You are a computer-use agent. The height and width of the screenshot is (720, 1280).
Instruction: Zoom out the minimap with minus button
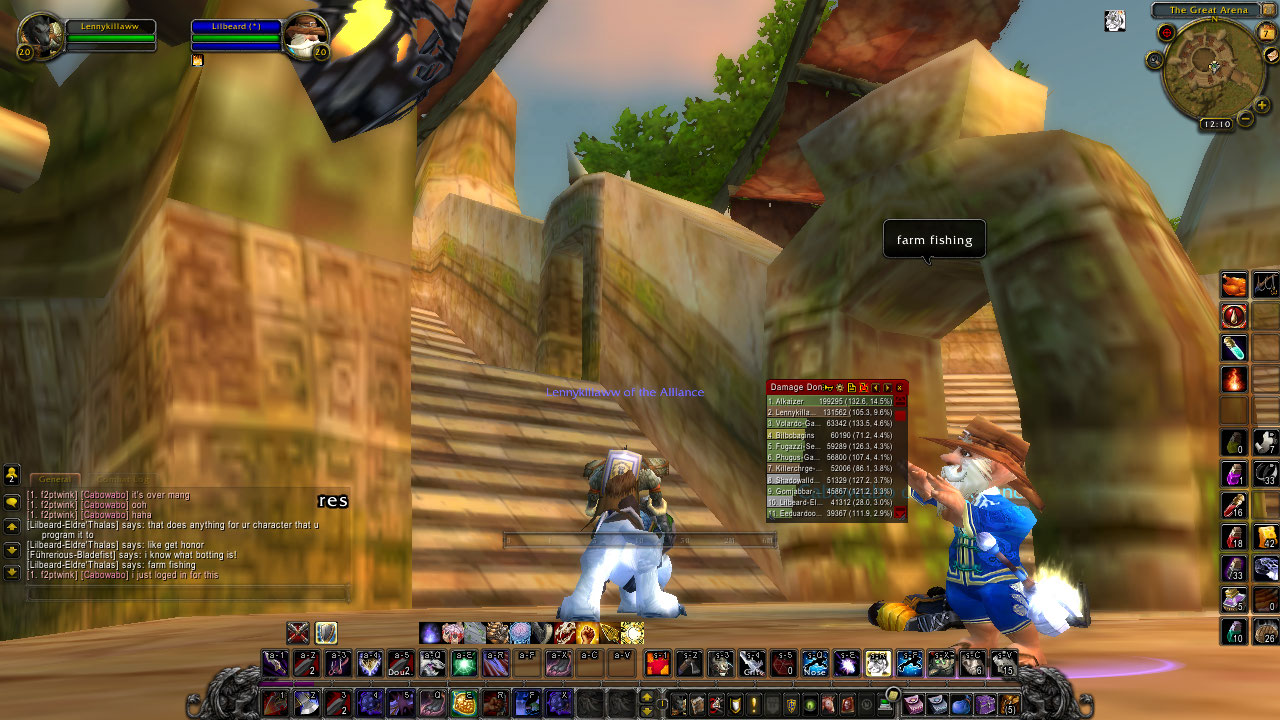pos(1246,119)
